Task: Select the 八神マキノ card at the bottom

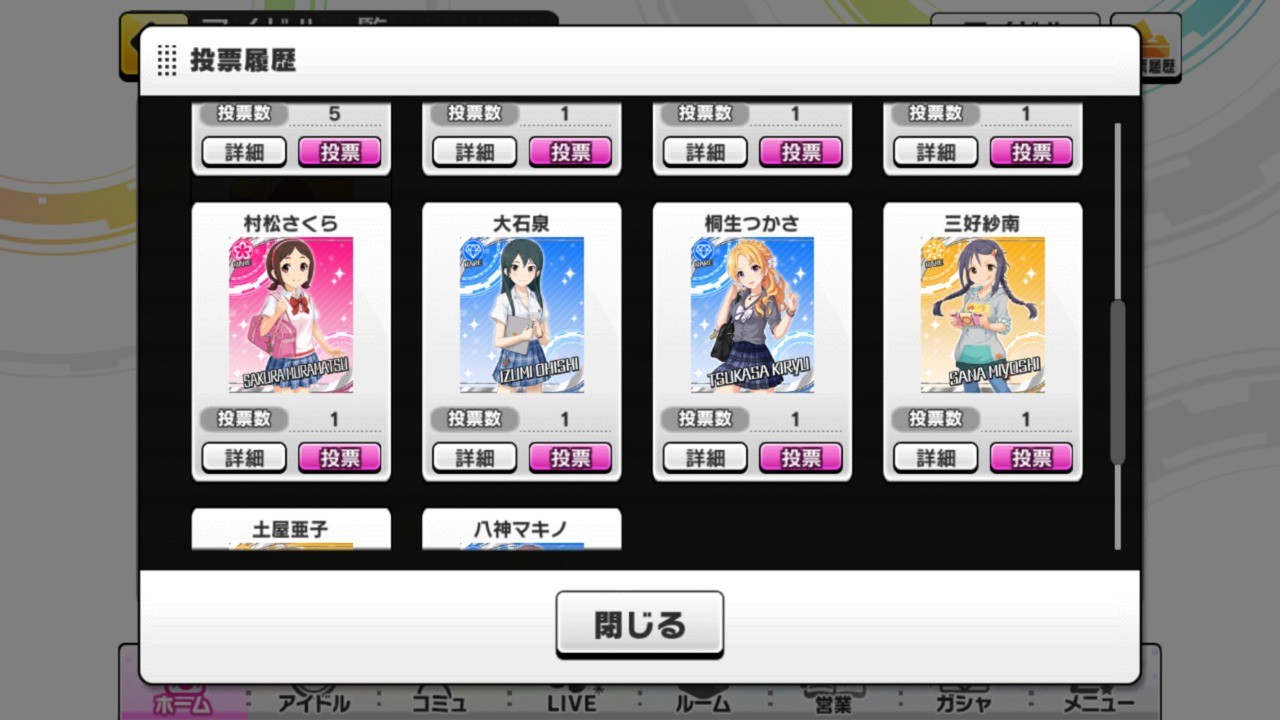Action: pos(522,529)
